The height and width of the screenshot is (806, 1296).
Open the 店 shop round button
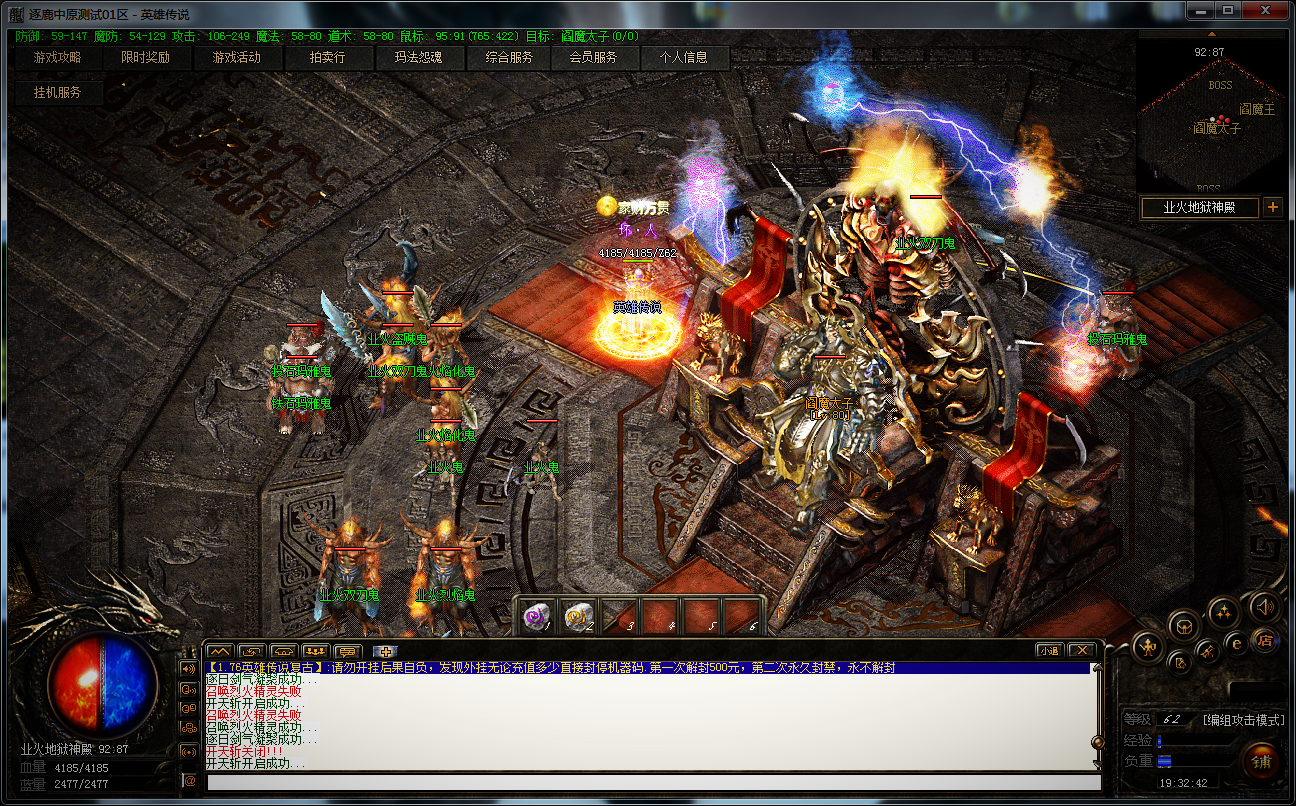pos(1264,640)
